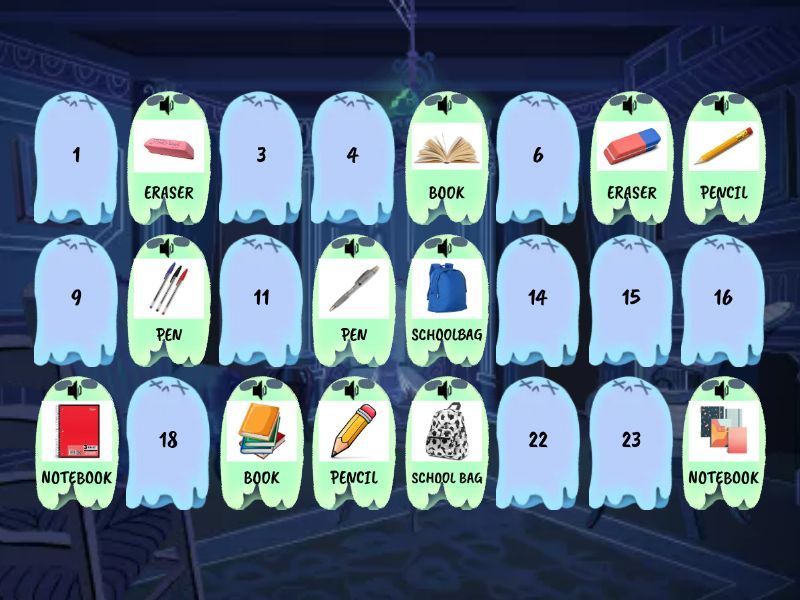Flip the card numbered 22
Image resolution: width=800 pixels, height=600 pixels.
point(538,440)
